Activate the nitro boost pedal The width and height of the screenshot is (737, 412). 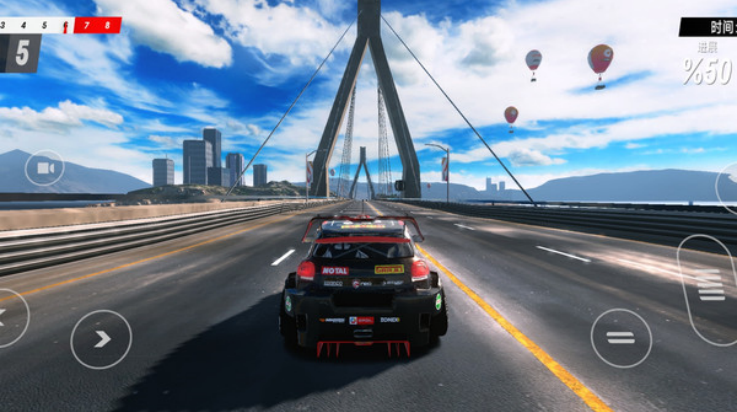pyautogui.click(x=709, y=288)
